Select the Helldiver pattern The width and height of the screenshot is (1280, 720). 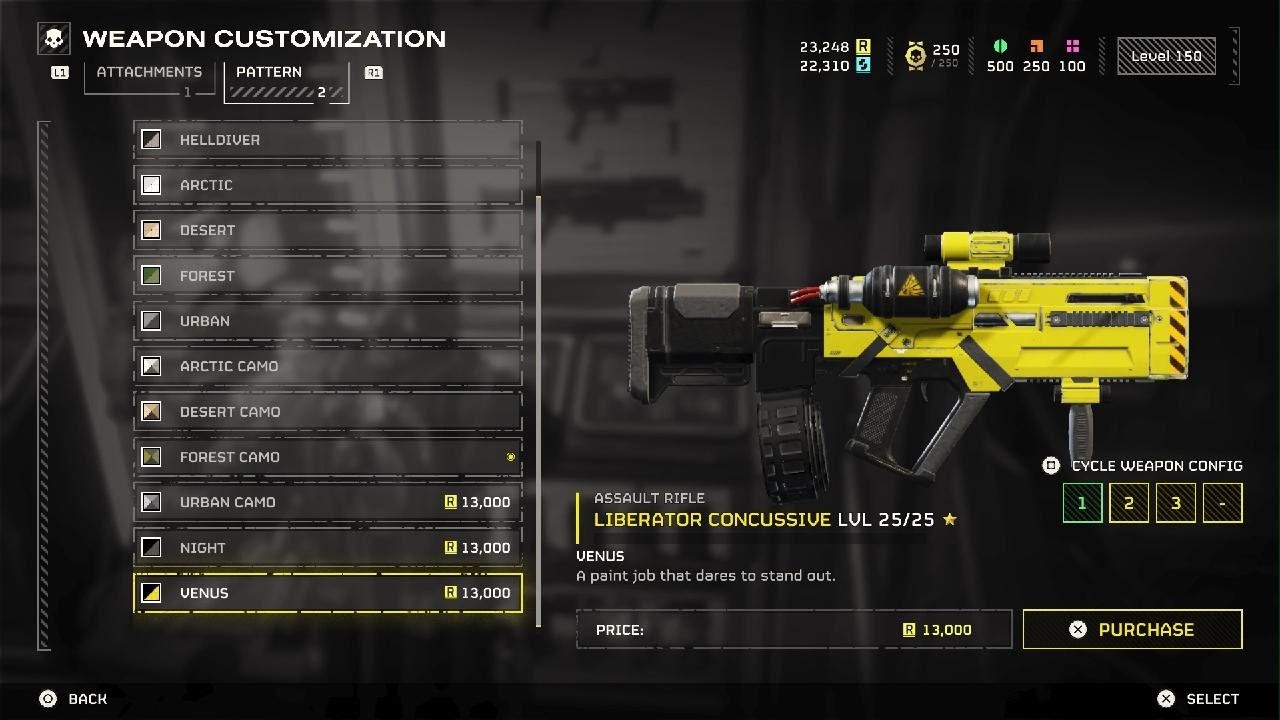[328, 140]
